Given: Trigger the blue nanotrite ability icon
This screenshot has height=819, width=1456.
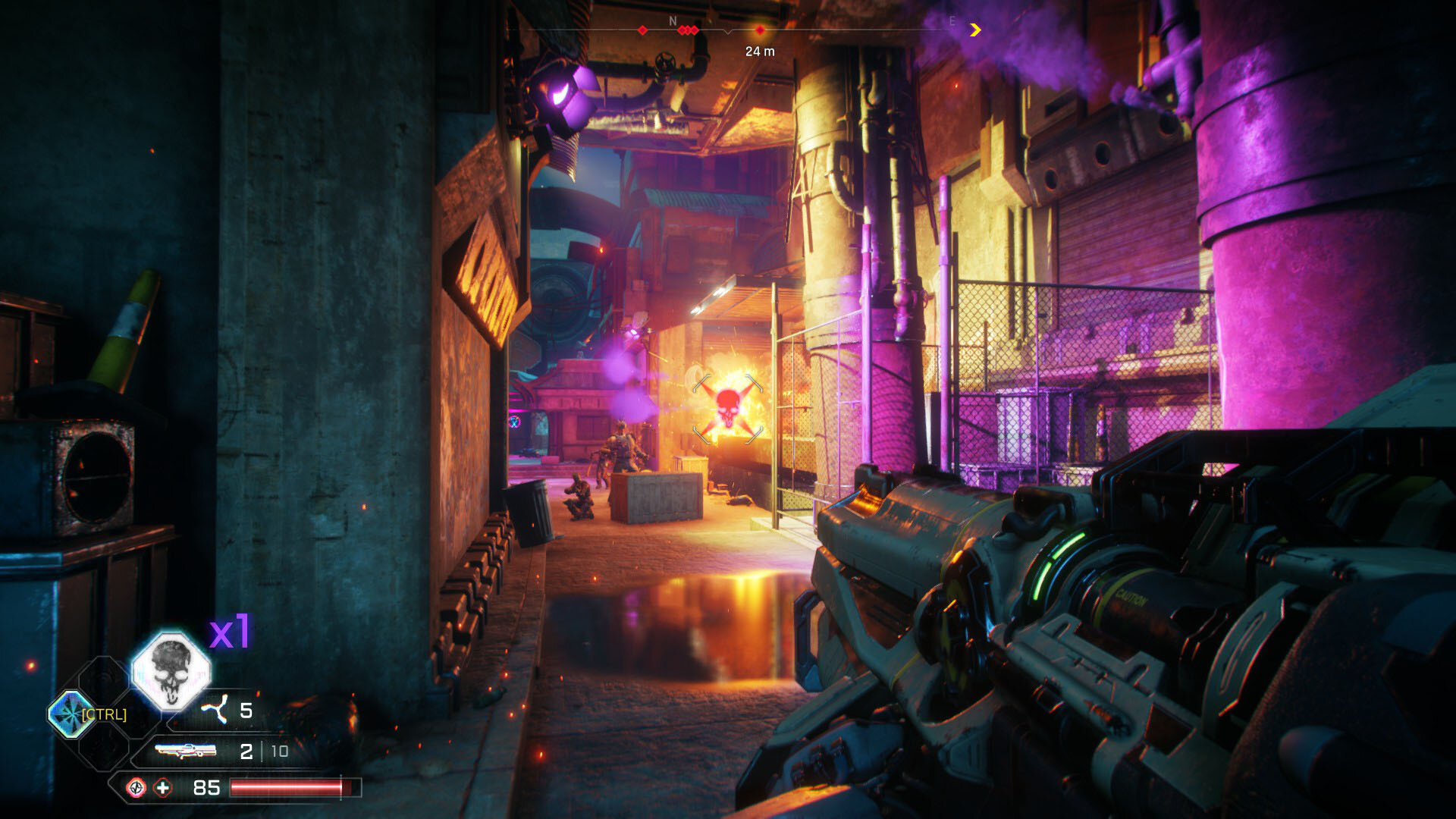Looking at the screenshot, I should [71, 714].
